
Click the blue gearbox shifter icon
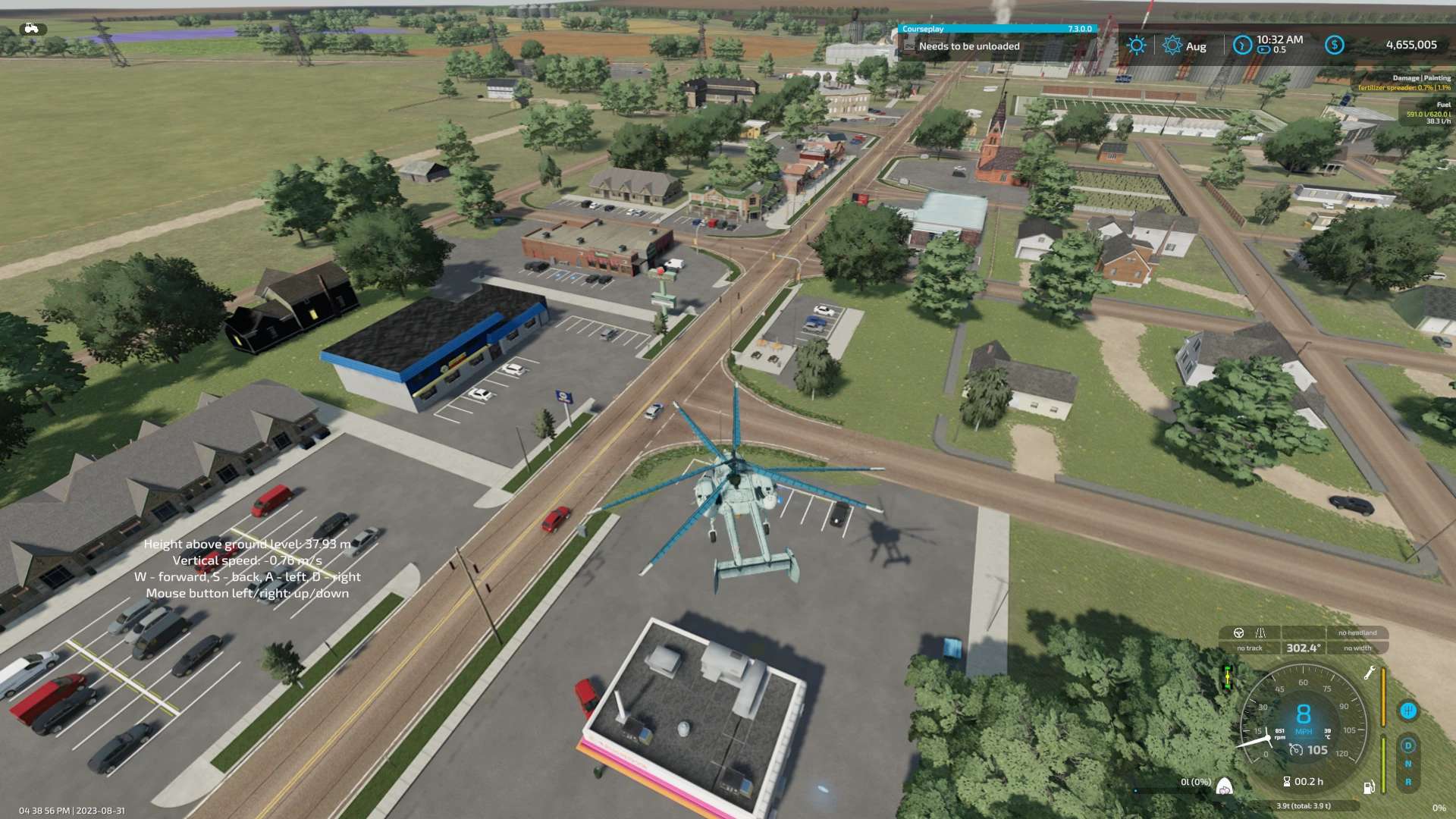click(x=1408, y=711)
